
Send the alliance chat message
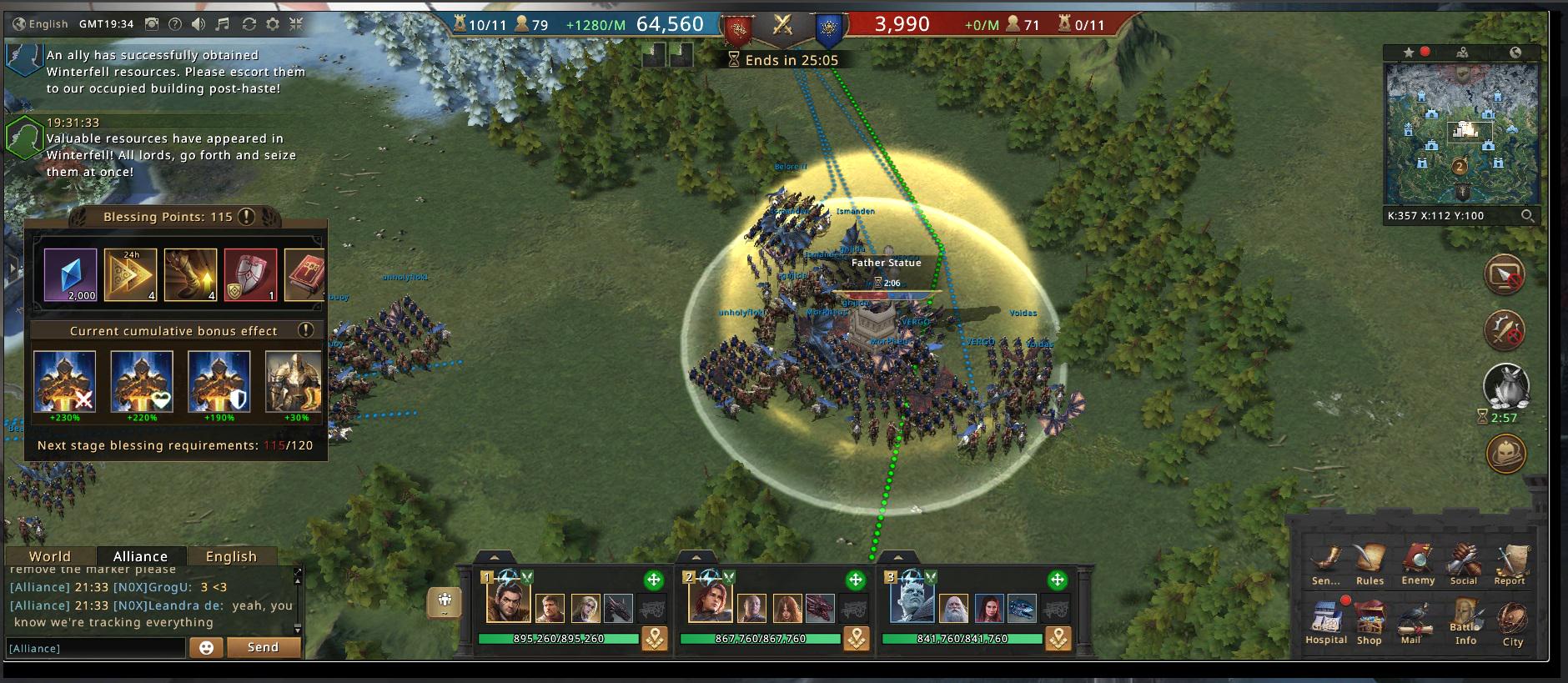tap(263, 647)
